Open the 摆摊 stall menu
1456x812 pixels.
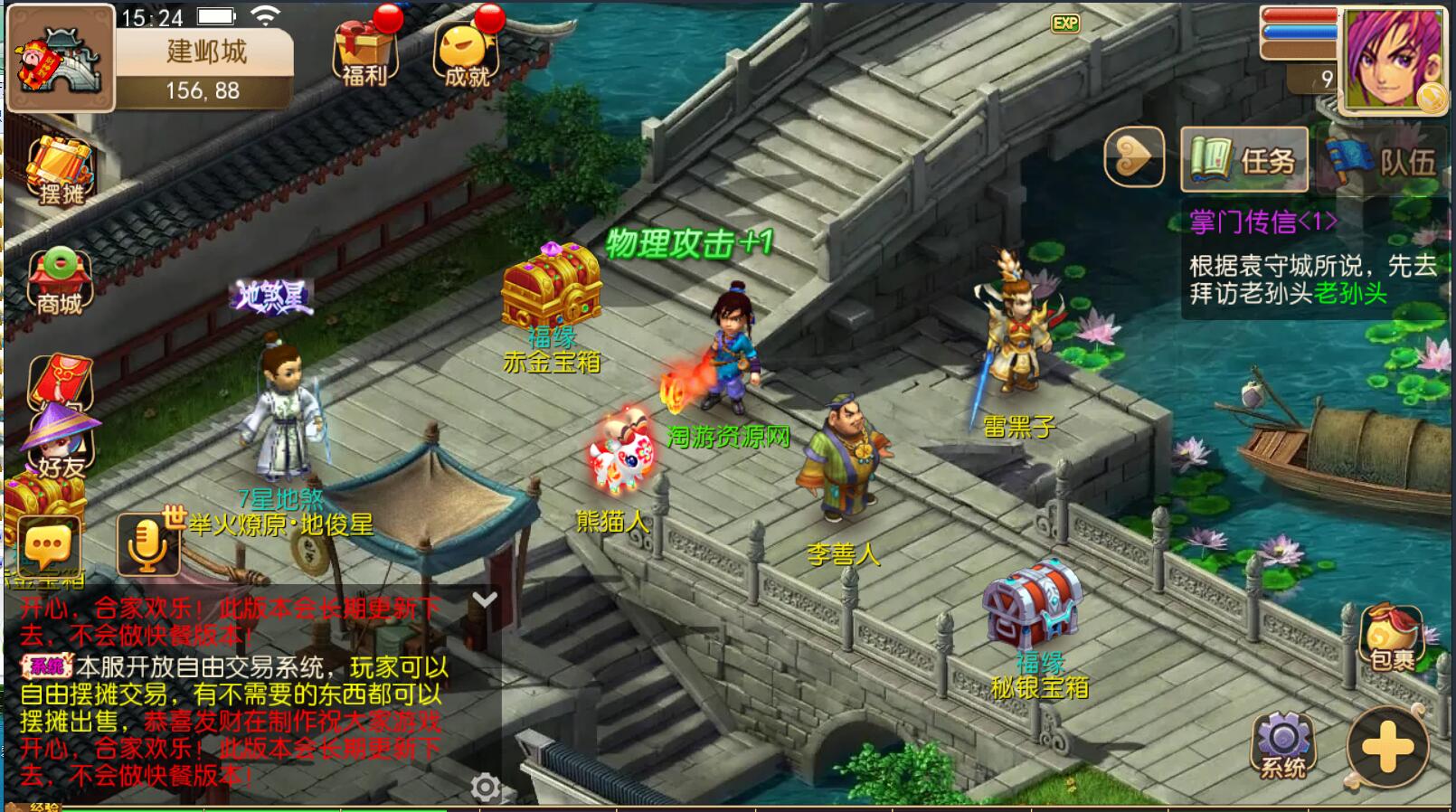coord(60,172)
